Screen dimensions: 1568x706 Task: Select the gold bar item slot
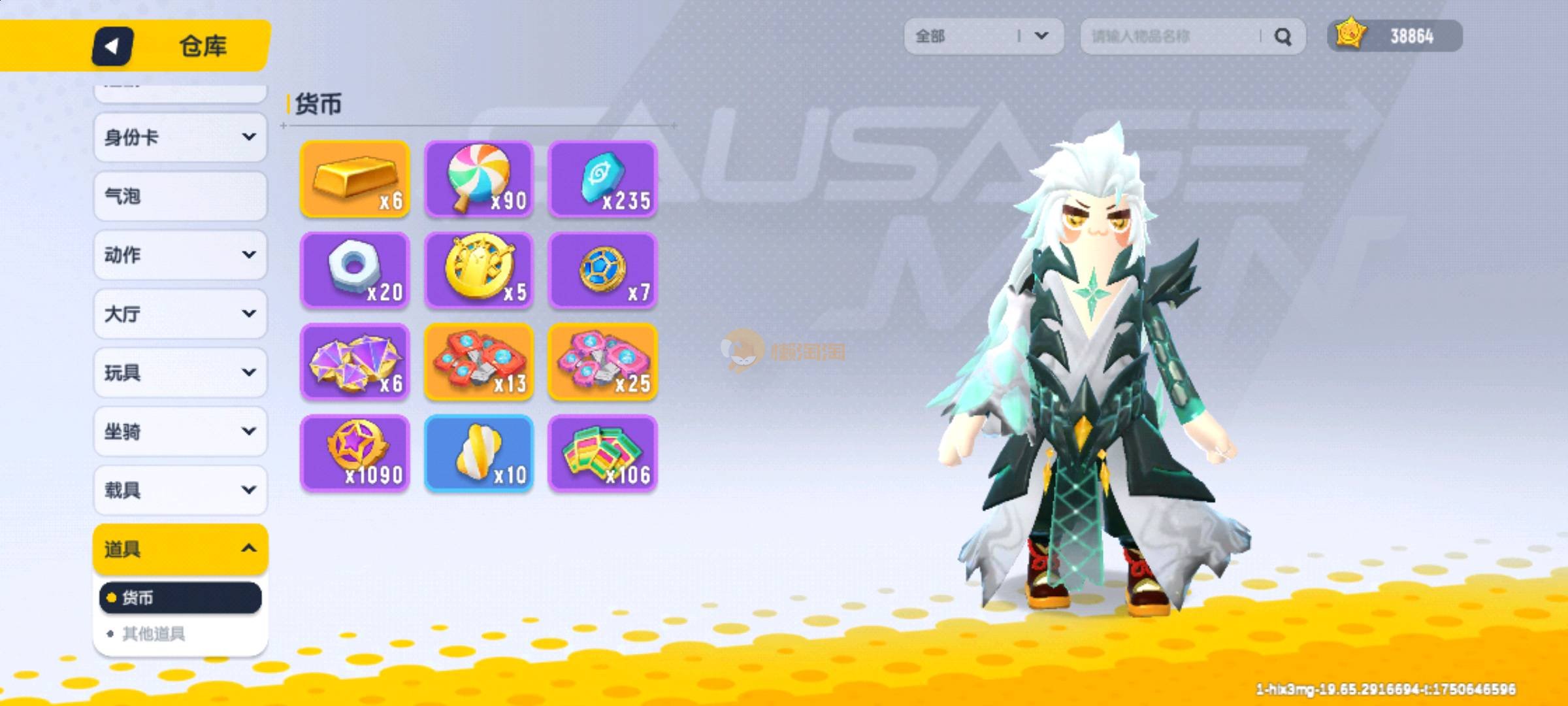coord(355,178)
